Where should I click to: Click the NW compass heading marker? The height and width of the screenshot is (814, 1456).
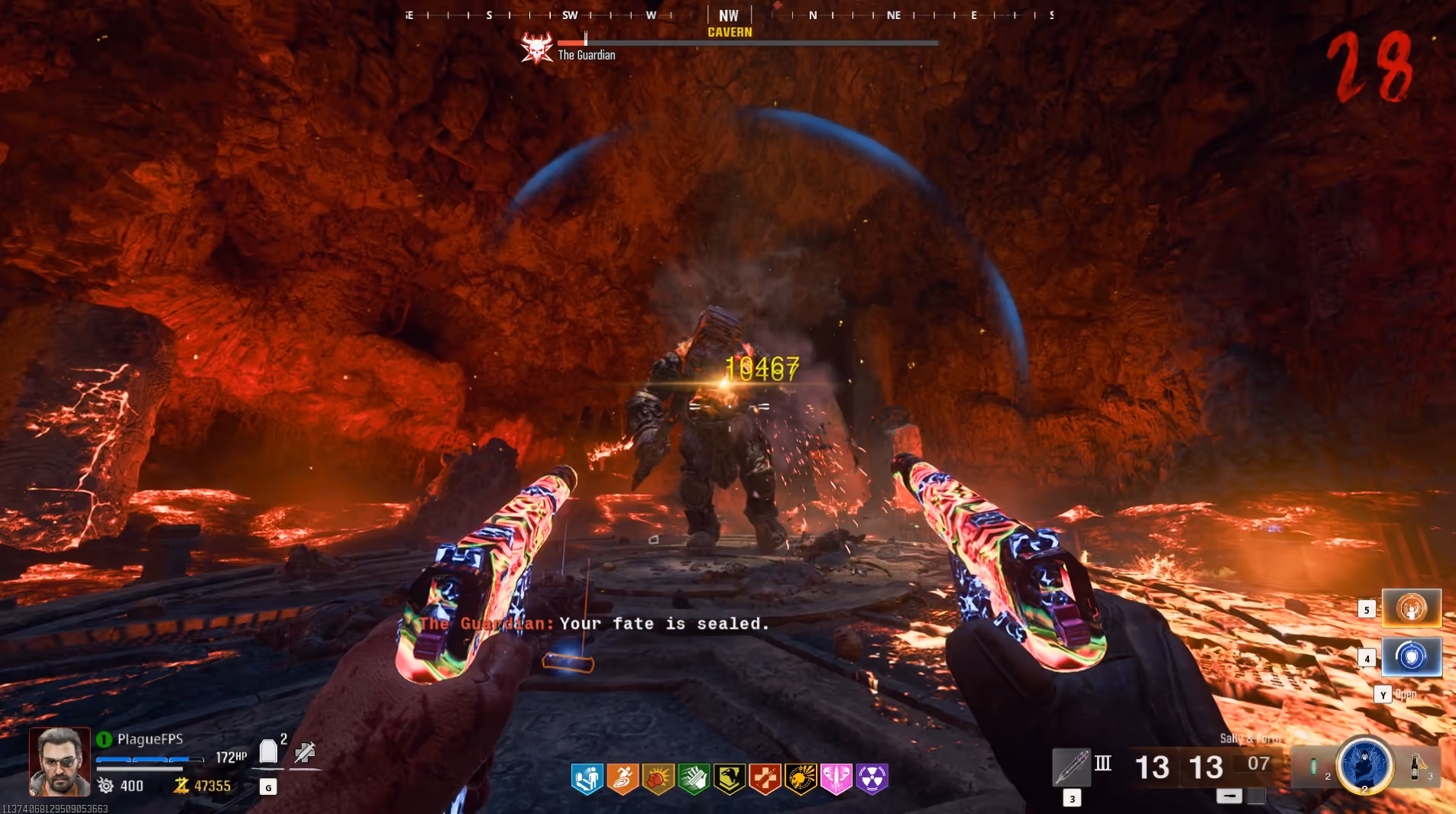click(x=729, y=15)
